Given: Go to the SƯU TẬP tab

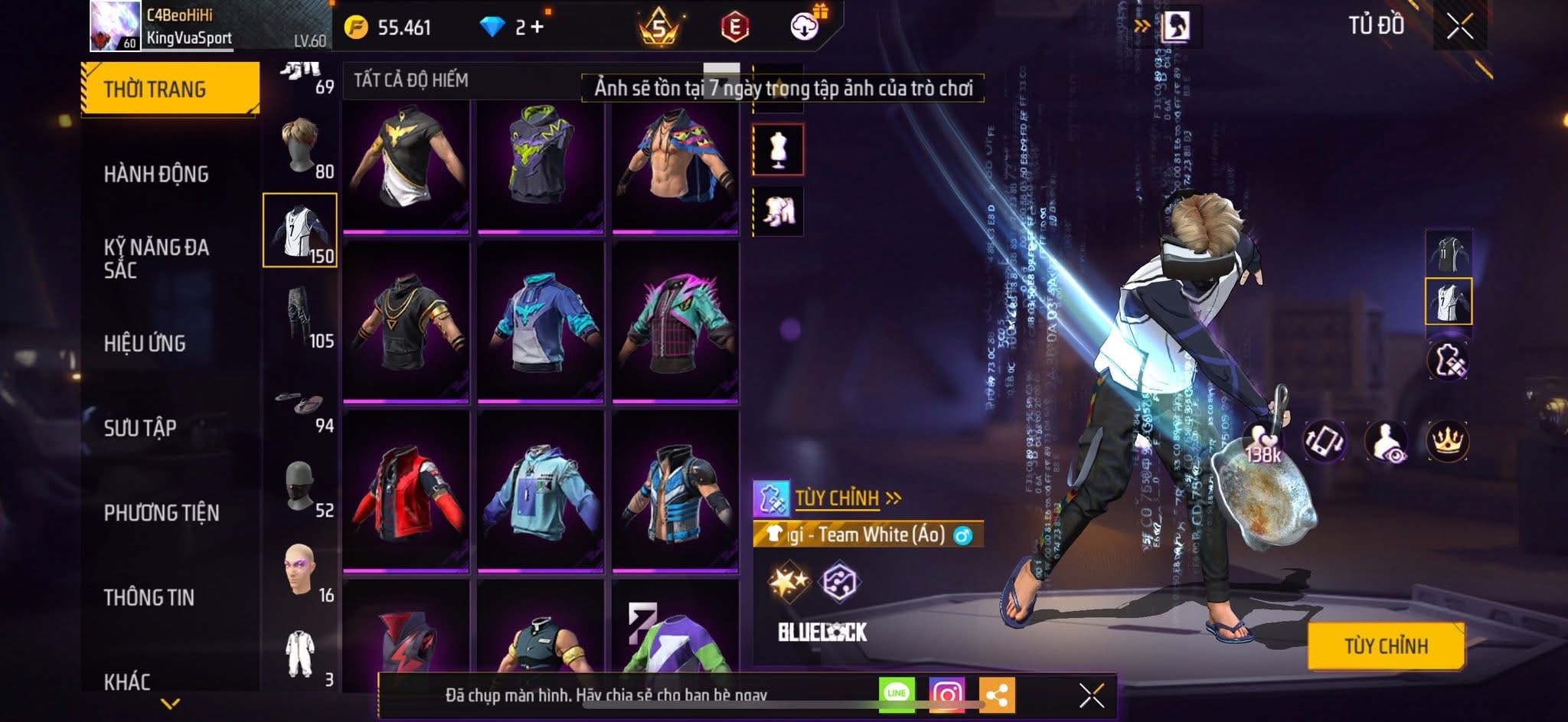Looking at the screenshot, I should 140,427.
